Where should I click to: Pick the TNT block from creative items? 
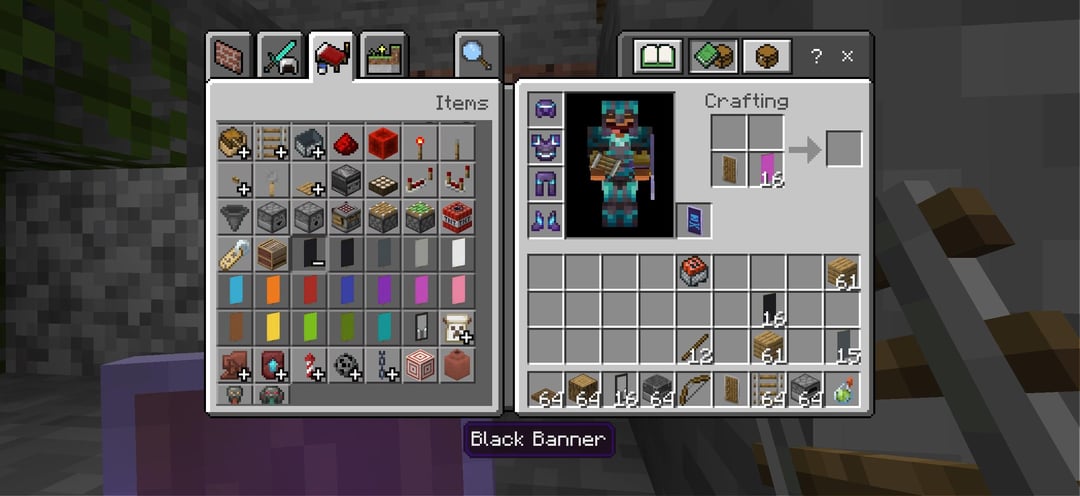pyautogui.click(x=457, y=216)
